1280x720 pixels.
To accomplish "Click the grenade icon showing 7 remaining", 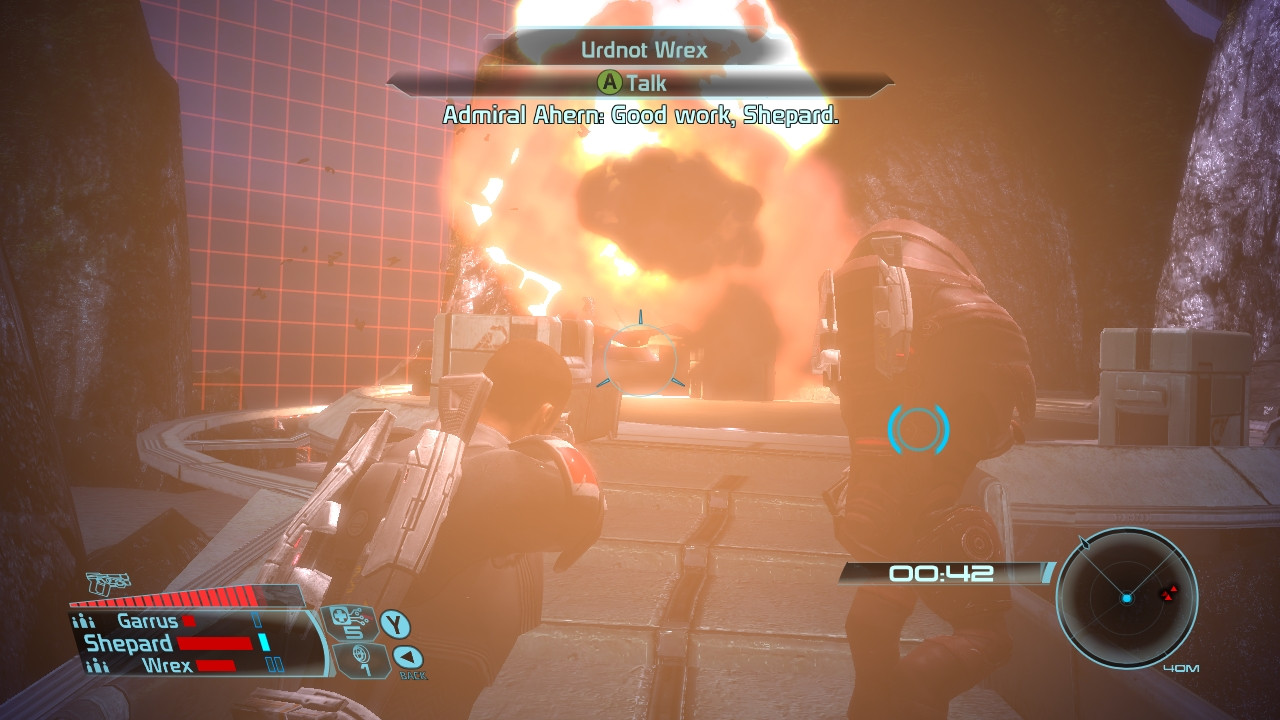I will 363,661.
